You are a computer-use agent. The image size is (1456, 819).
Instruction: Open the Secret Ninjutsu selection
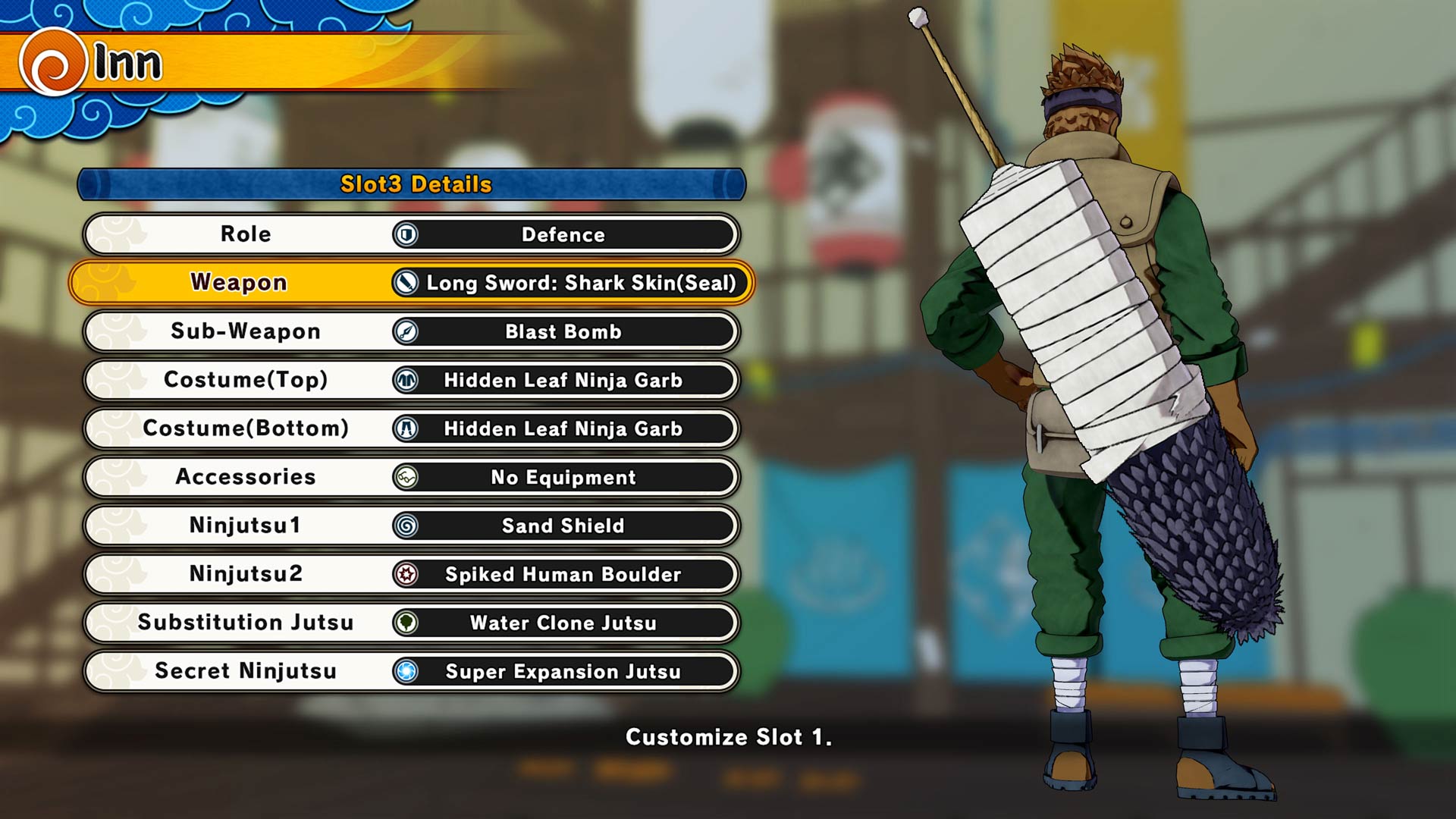[x=243, y=671]
